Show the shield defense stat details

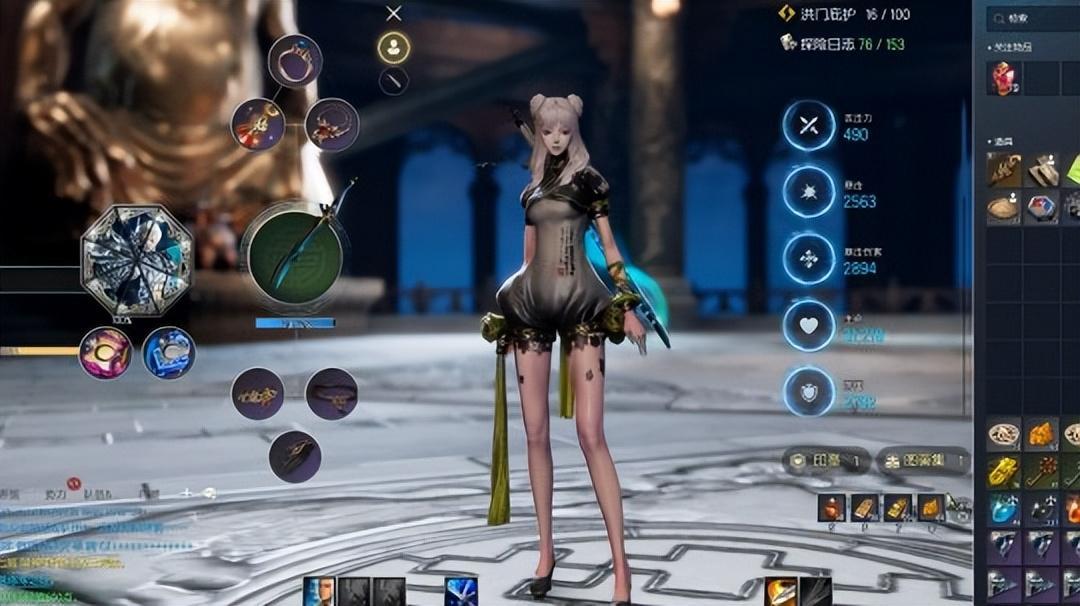click(x=809, y=393)
